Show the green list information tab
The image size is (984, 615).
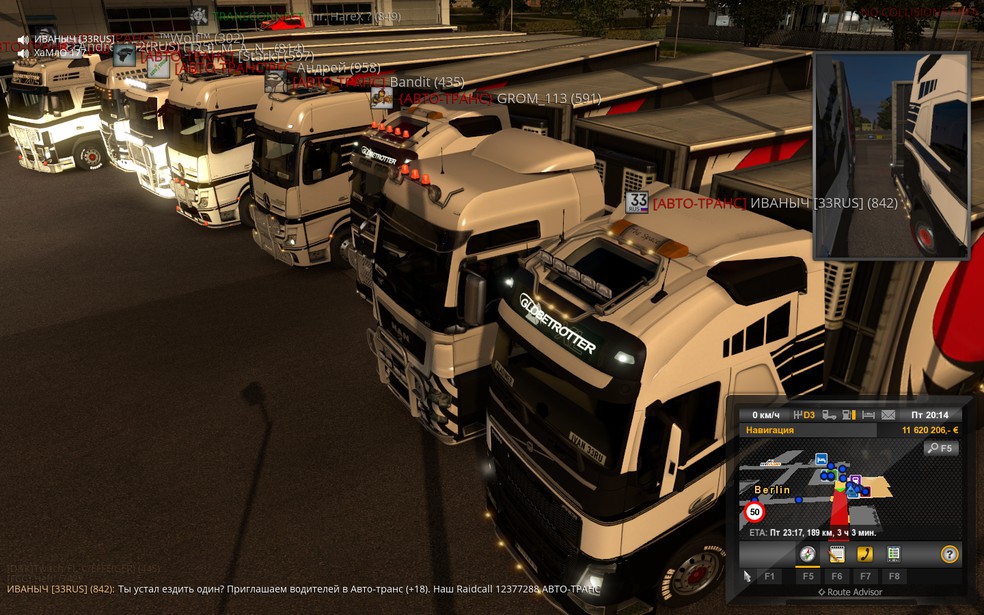894,554
